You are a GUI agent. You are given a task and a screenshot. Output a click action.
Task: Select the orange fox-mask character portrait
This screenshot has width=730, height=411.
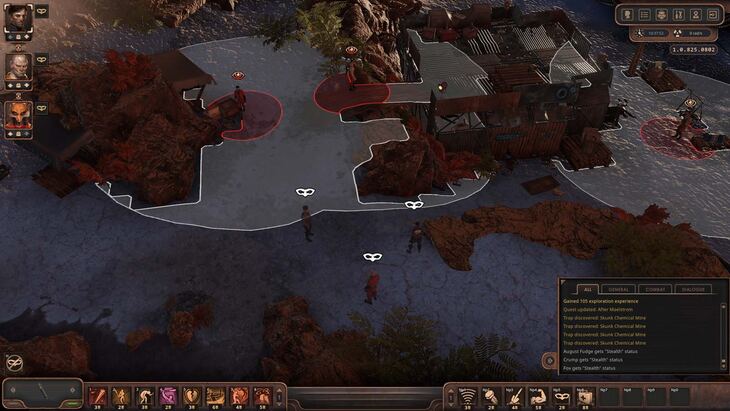[x=18, y=115]
